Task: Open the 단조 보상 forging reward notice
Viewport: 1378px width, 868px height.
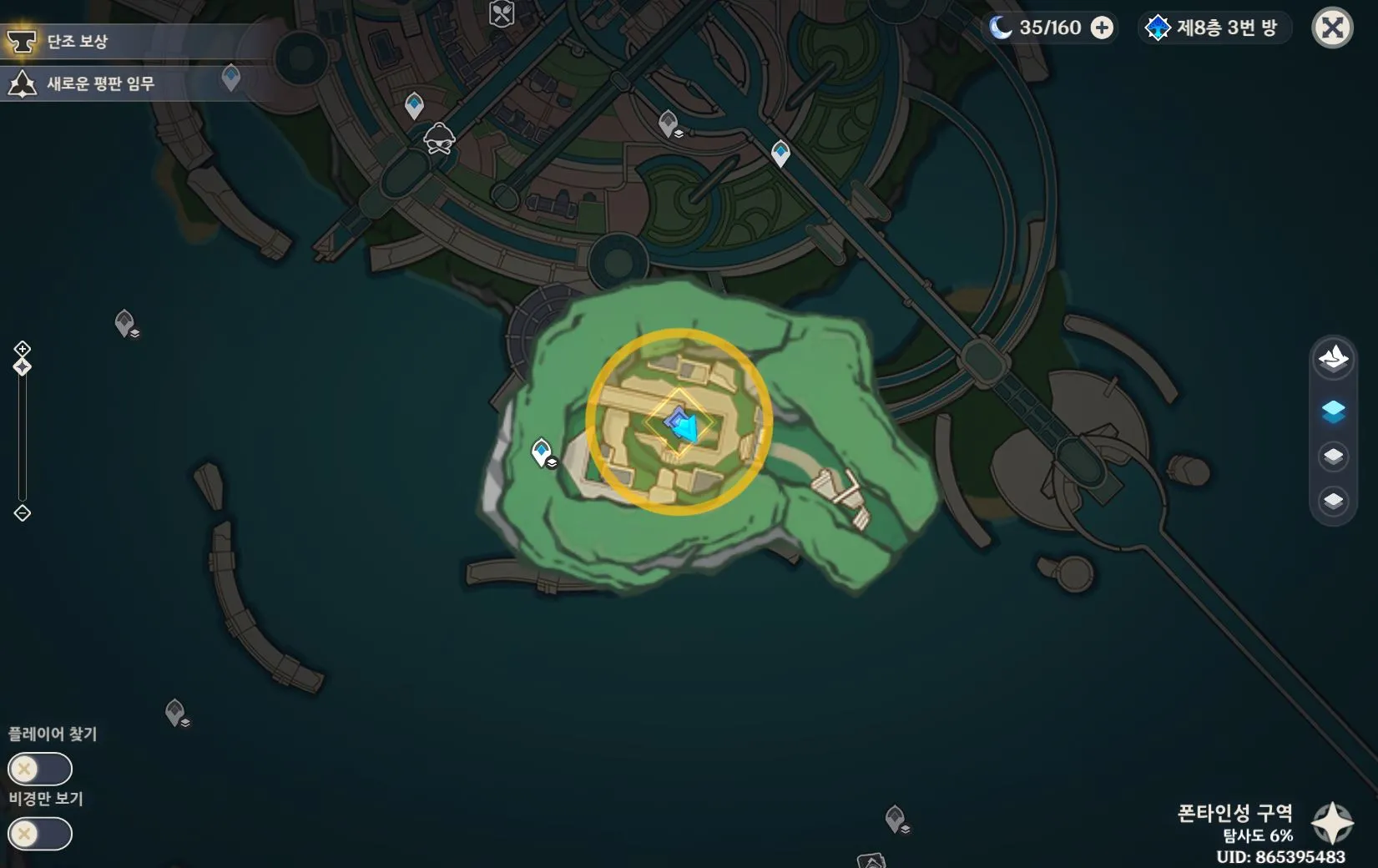Action: [75, 41]
